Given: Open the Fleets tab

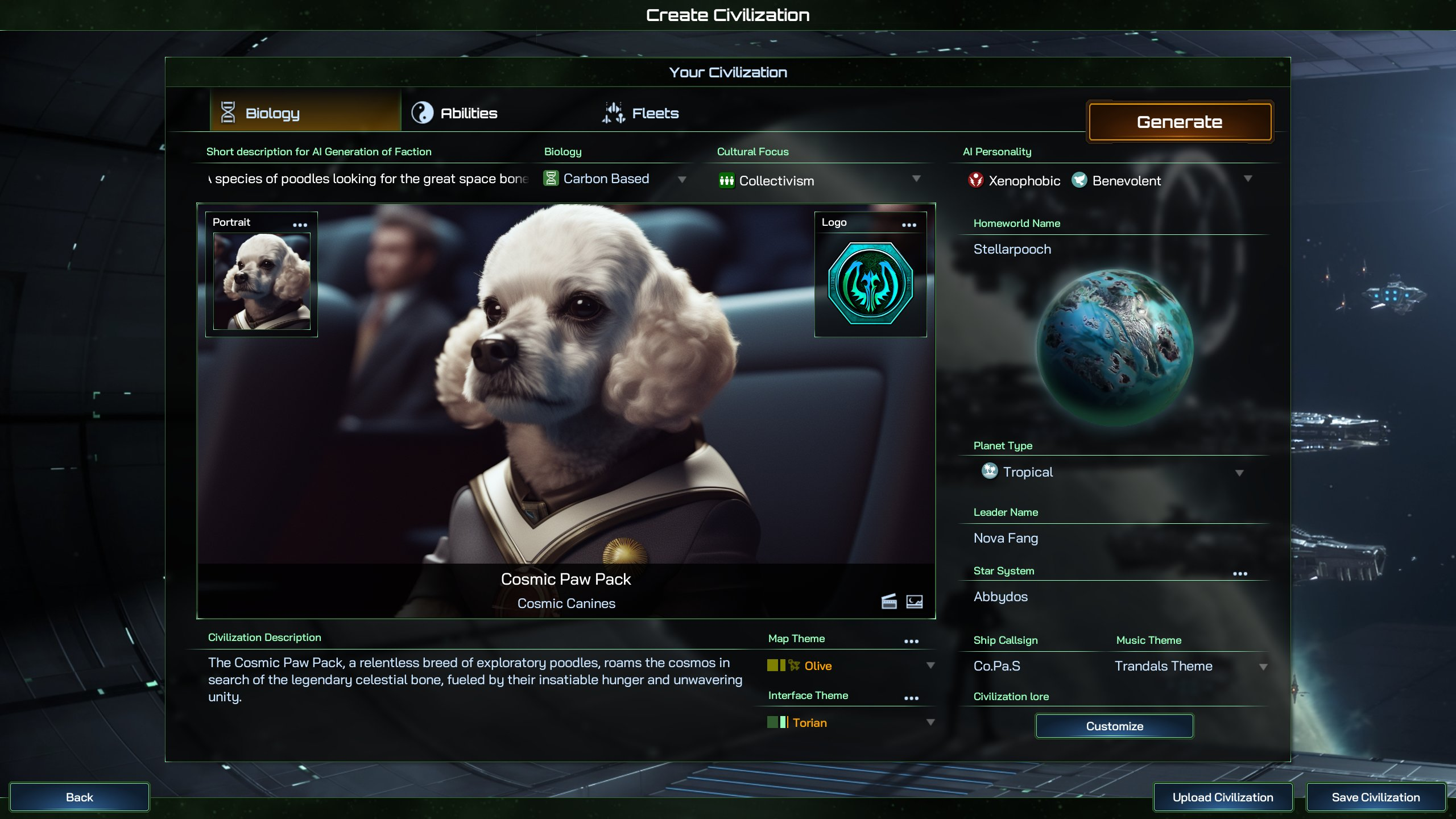Looking at the screenshot, I should click(x=641, y=113).
